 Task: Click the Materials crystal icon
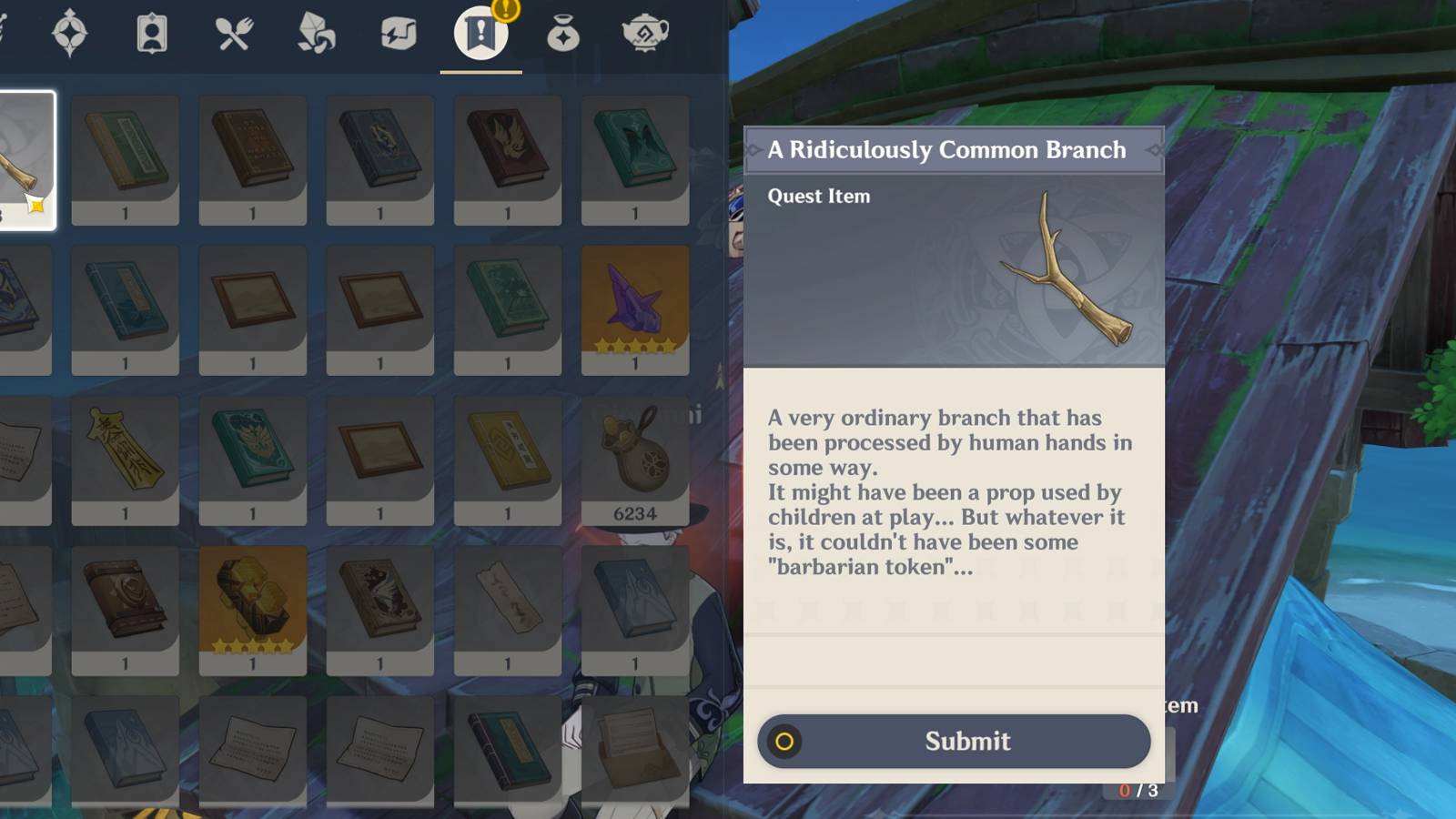(x=316, y=34)
